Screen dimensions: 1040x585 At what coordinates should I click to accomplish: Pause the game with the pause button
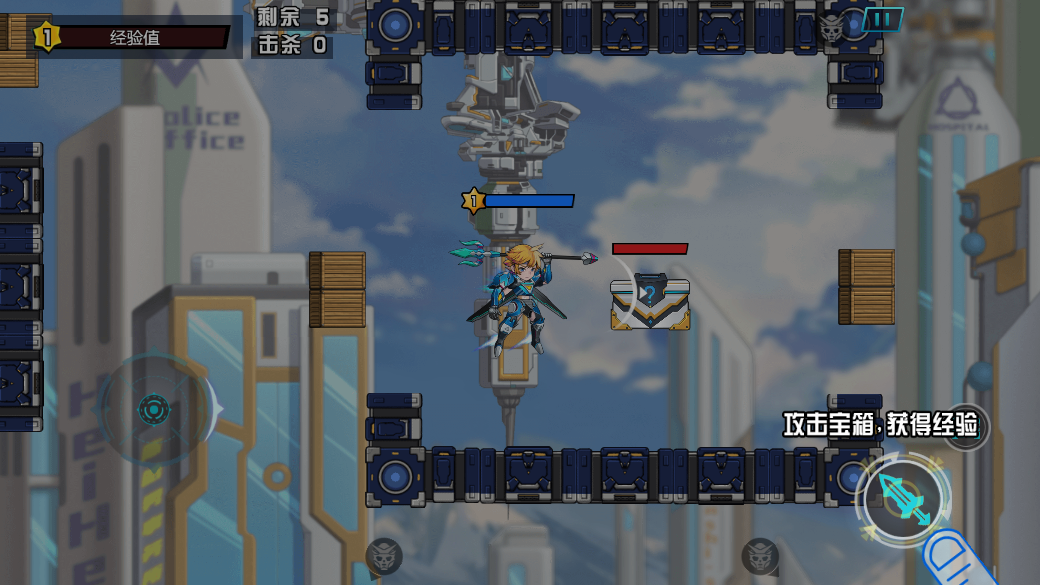(882, 19)
